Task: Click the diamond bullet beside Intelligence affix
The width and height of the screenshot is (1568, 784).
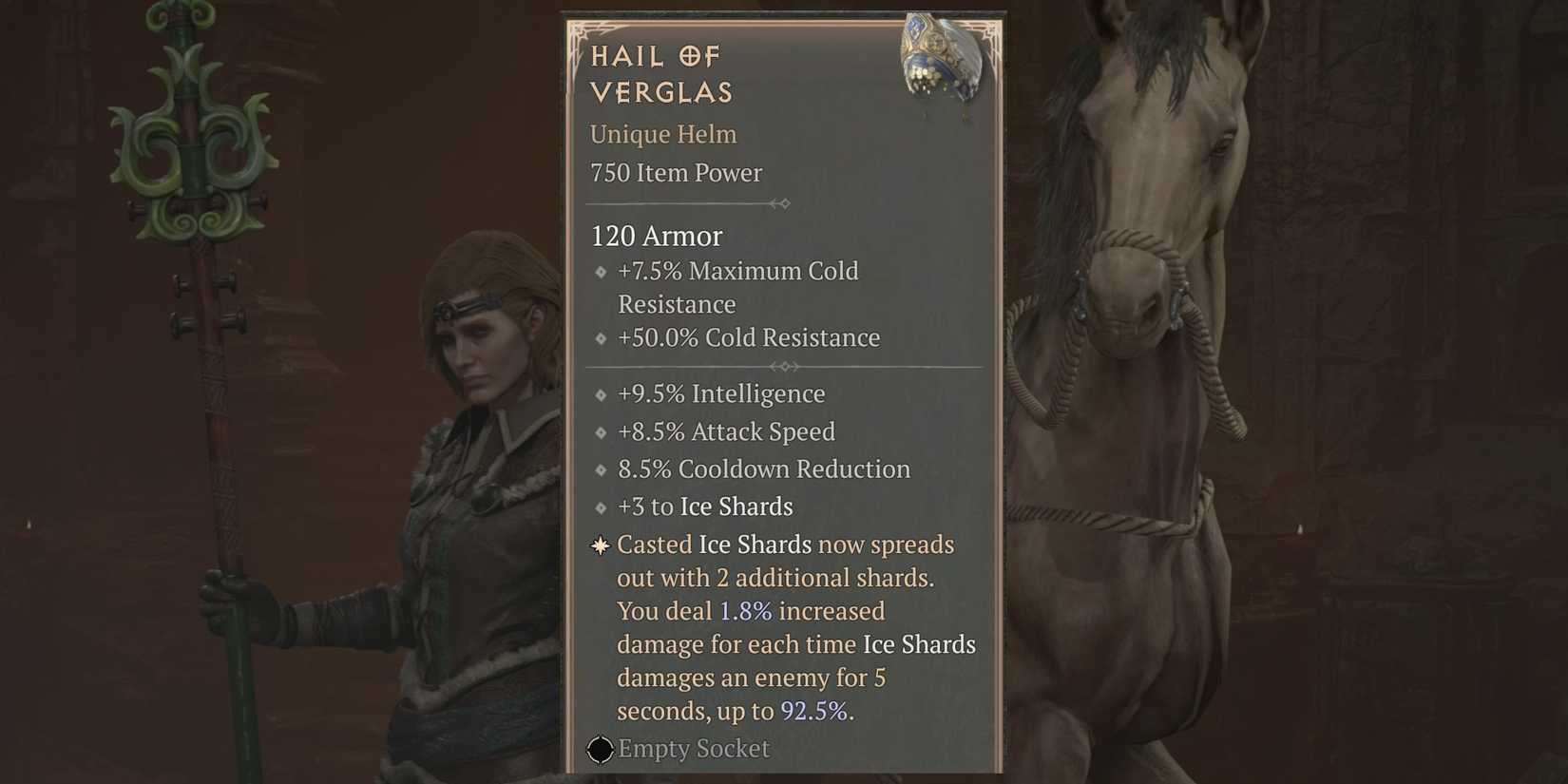Action: point(601,394)
